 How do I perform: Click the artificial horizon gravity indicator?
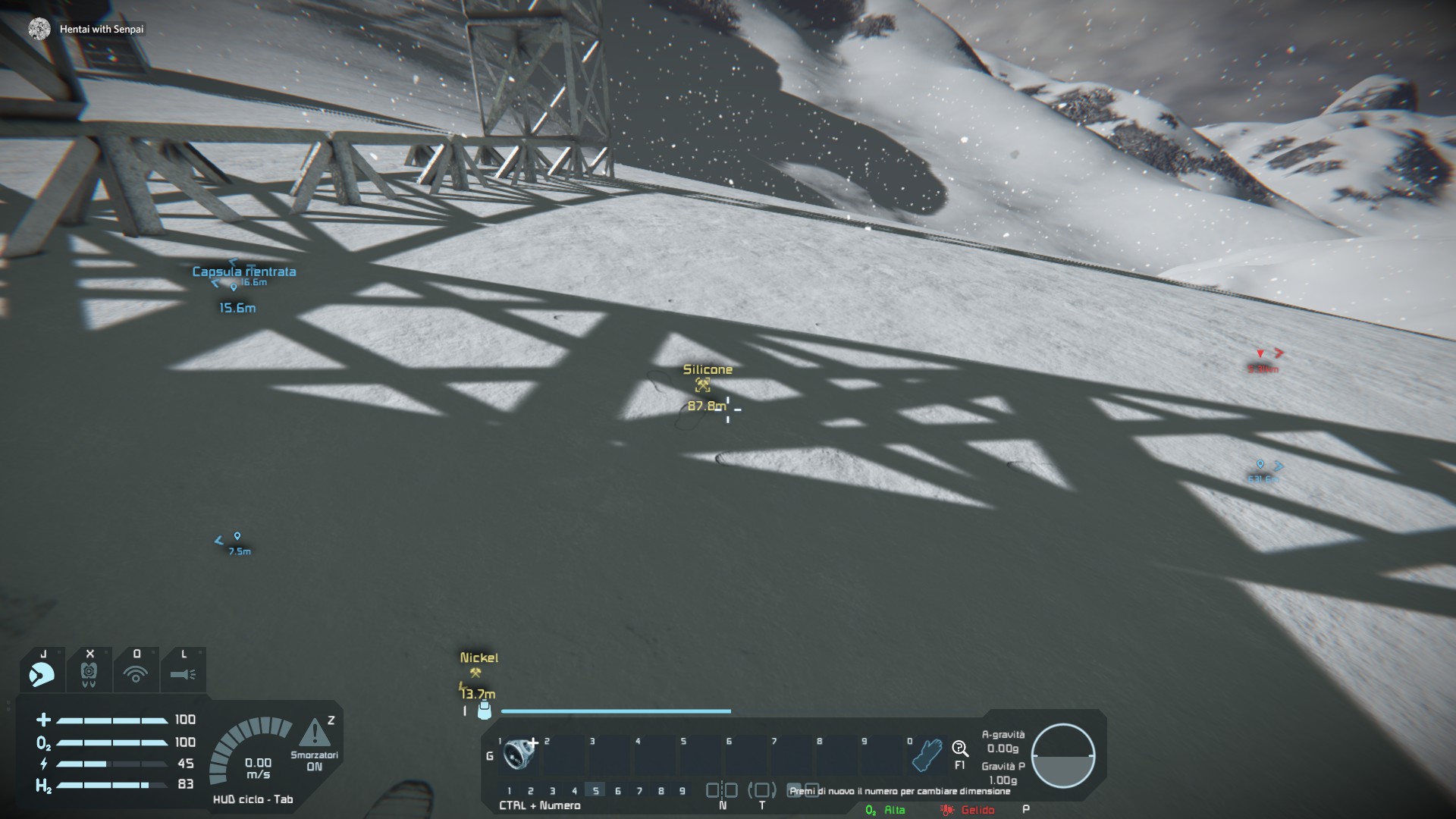(x=1062, y=755)
